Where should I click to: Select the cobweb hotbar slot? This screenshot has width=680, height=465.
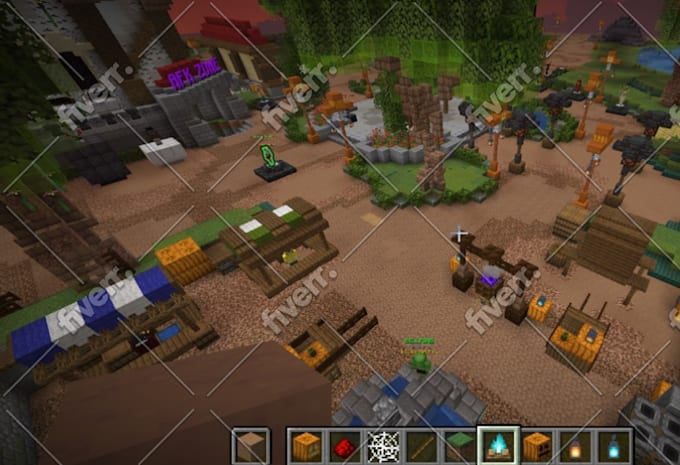click(x=383, y=446)
